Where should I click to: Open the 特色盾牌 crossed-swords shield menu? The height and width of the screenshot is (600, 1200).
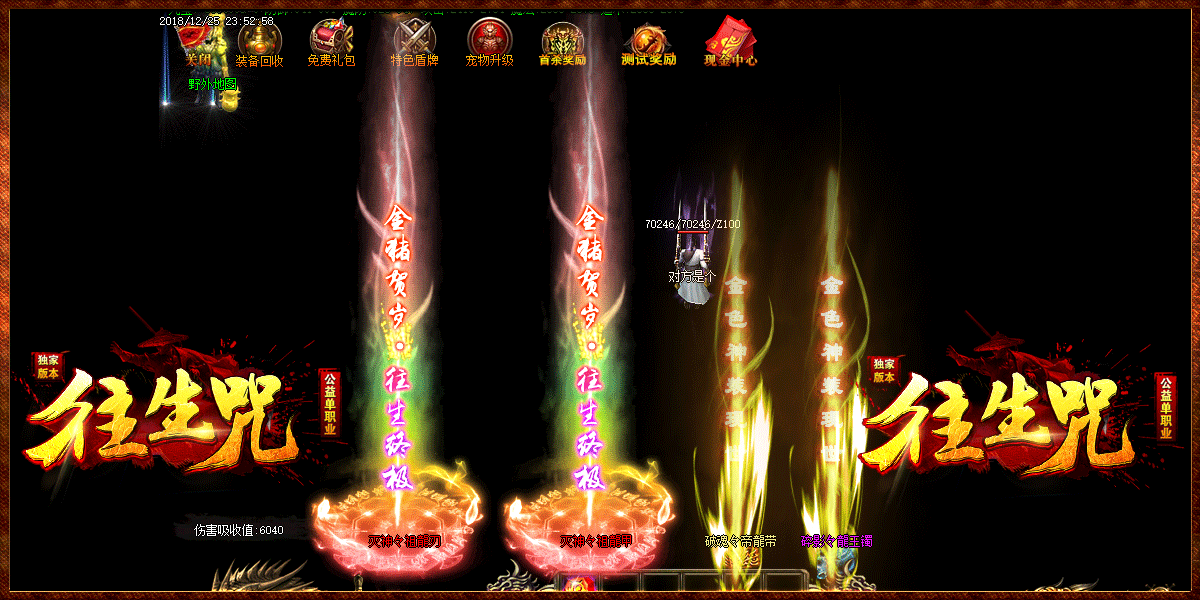[x=414, y=42]
